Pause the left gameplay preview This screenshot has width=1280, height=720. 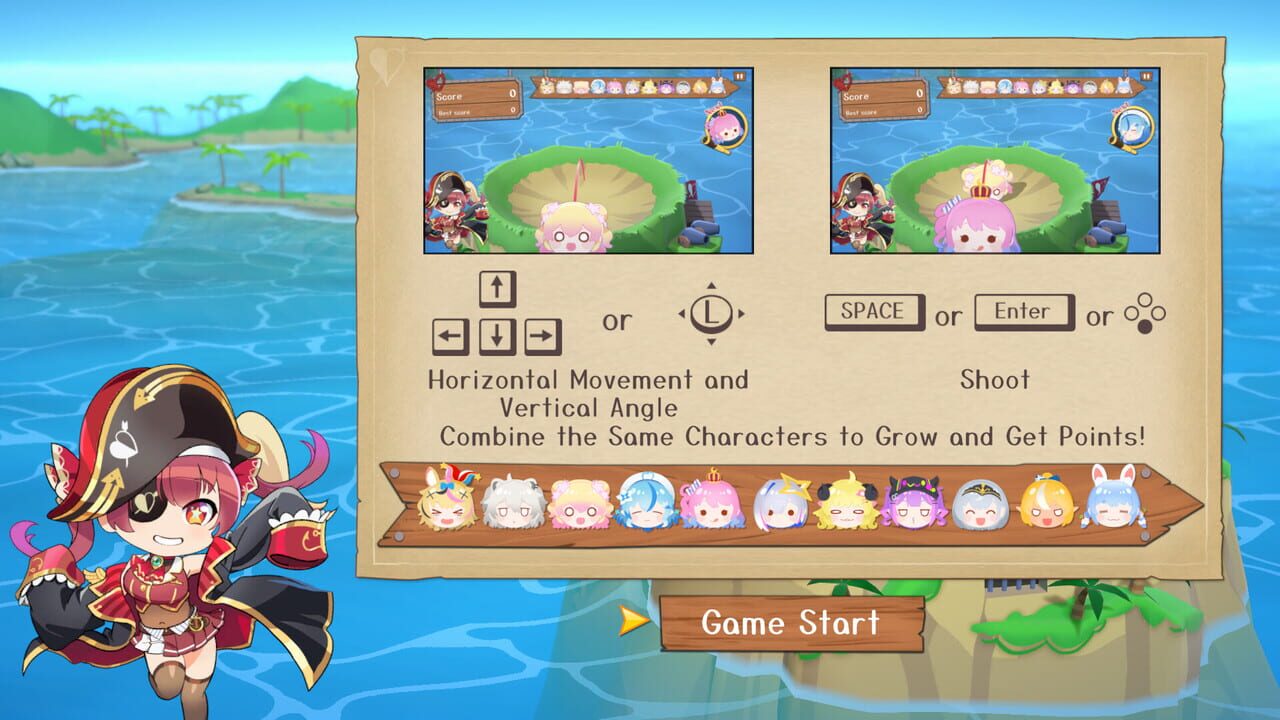739,77
